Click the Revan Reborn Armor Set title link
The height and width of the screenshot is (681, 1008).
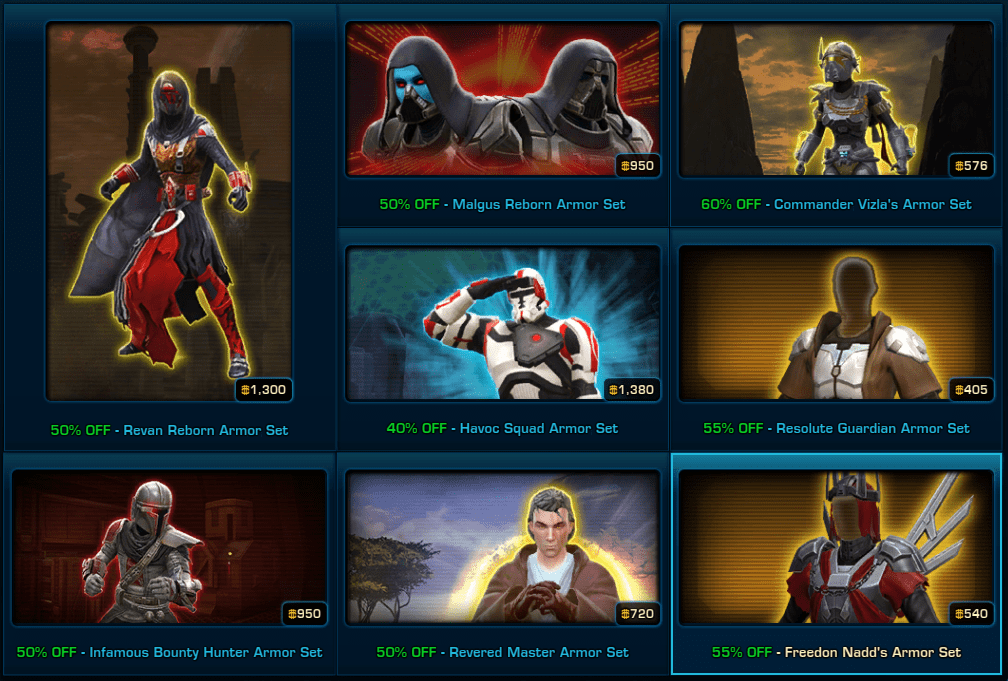click(x=205, y=430)
